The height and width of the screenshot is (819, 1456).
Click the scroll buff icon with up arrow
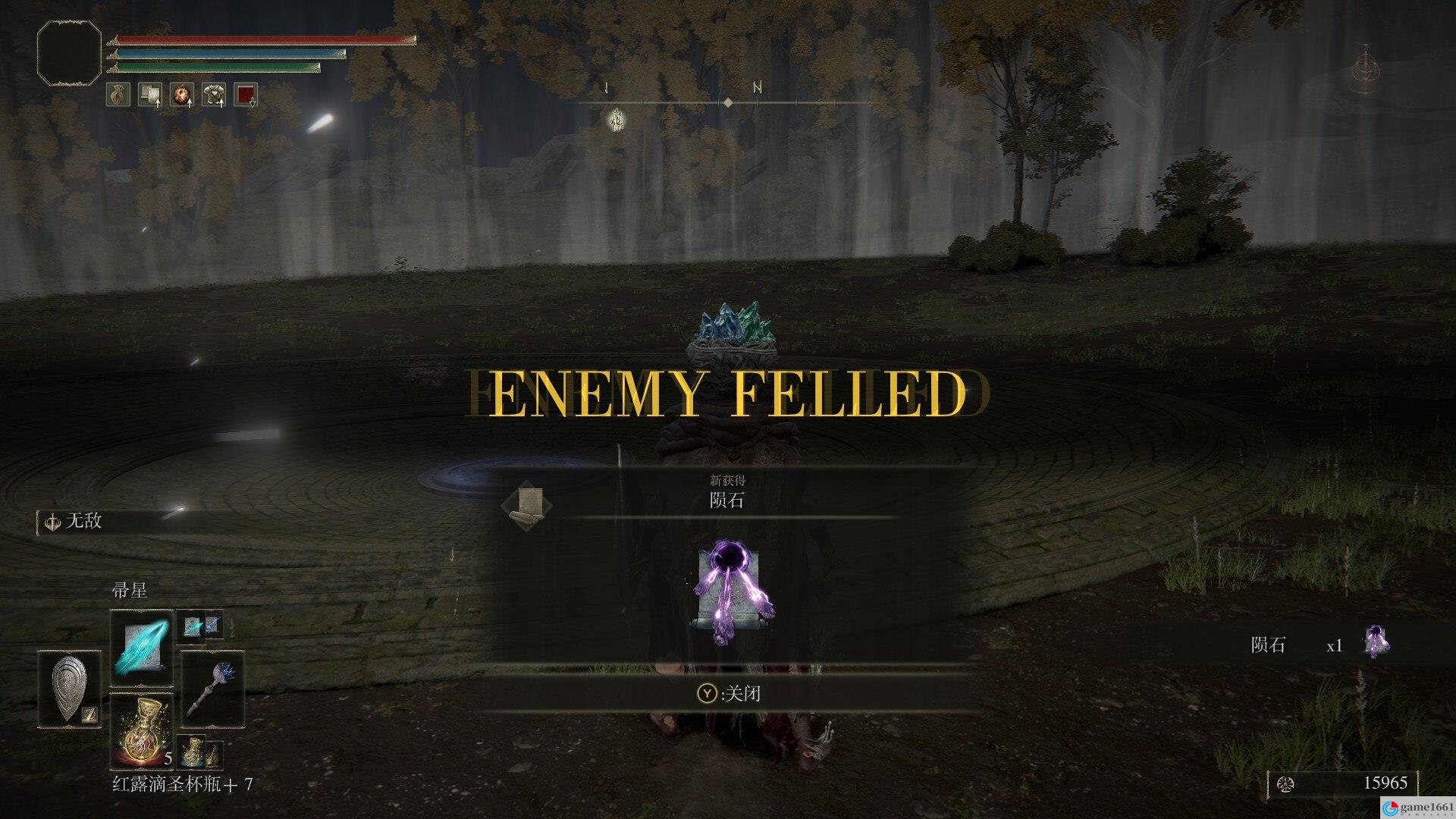[150, 95]
